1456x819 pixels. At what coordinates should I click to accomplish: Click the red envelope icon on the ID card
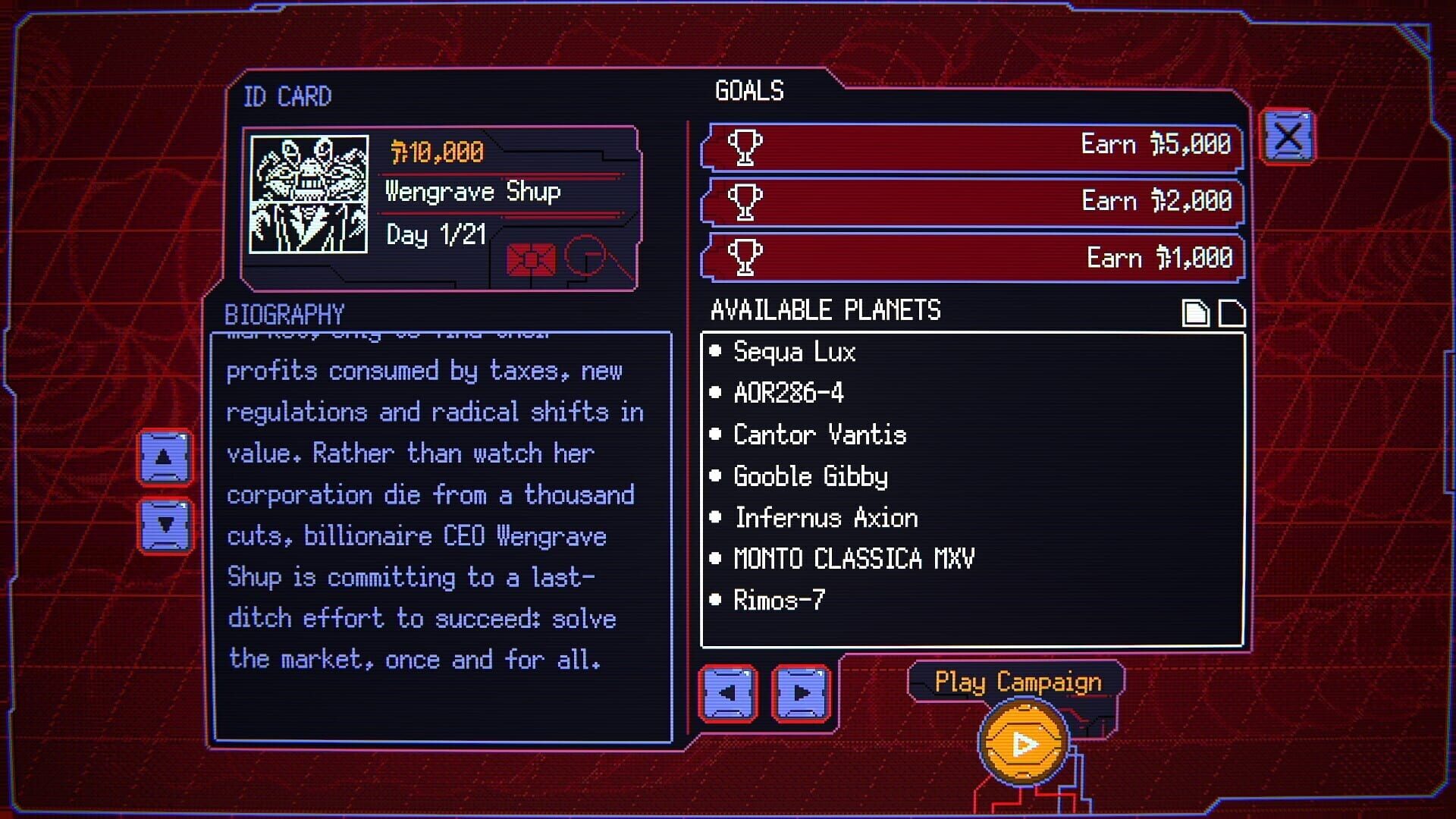531,260
